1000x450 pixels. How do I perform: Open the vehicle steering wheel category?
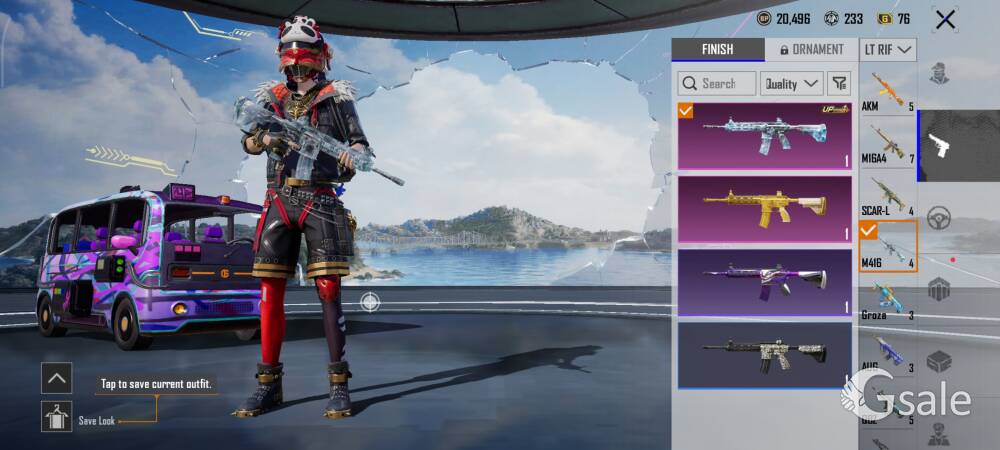(939, 218)
